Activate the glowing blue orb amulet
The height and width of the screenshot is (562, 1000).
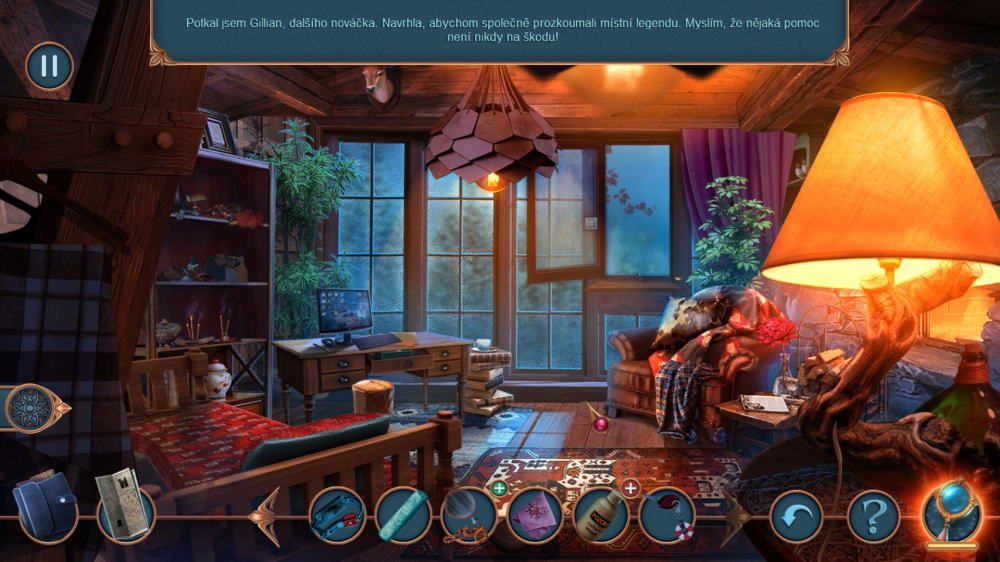coord(951,512)
